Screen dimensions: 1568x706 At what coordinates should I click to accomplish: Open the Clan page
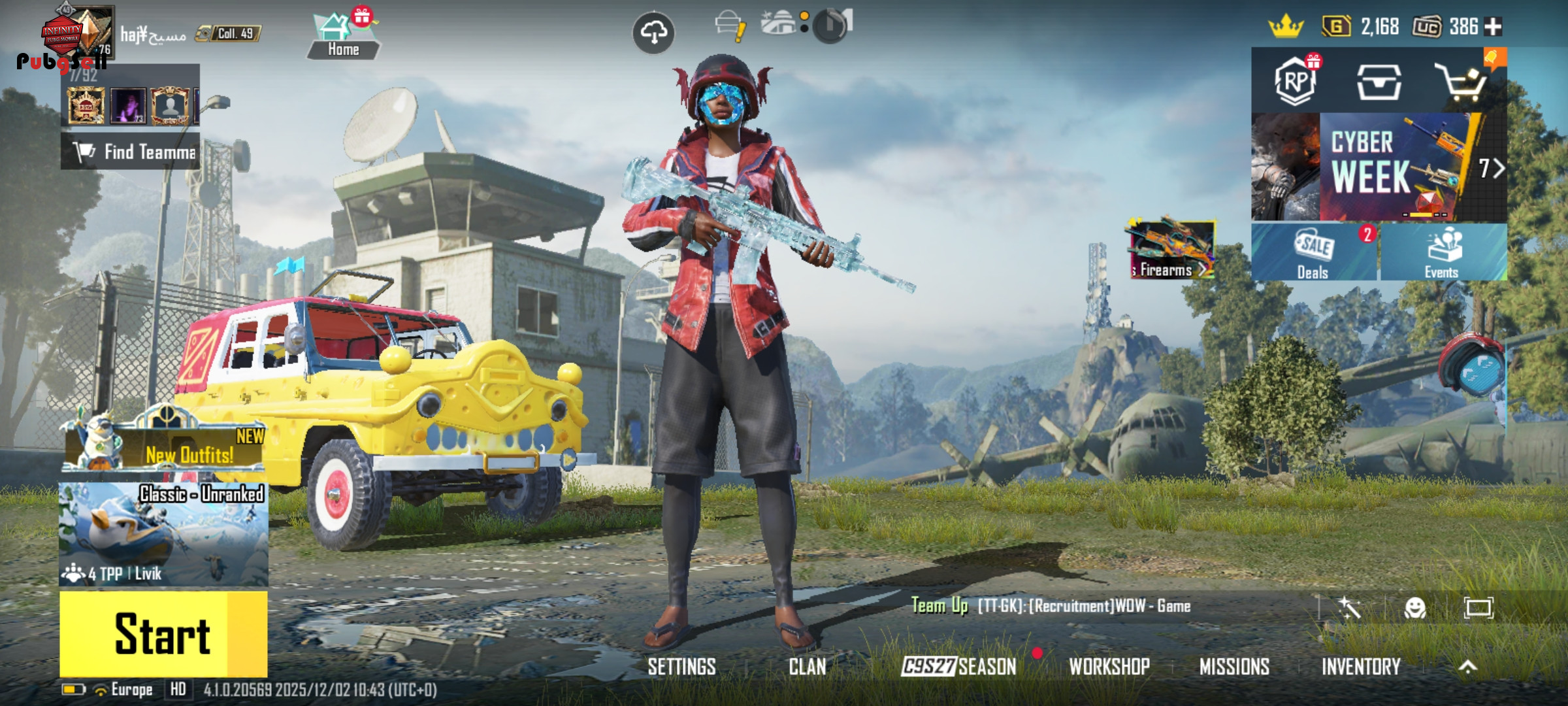pos(807,667)
